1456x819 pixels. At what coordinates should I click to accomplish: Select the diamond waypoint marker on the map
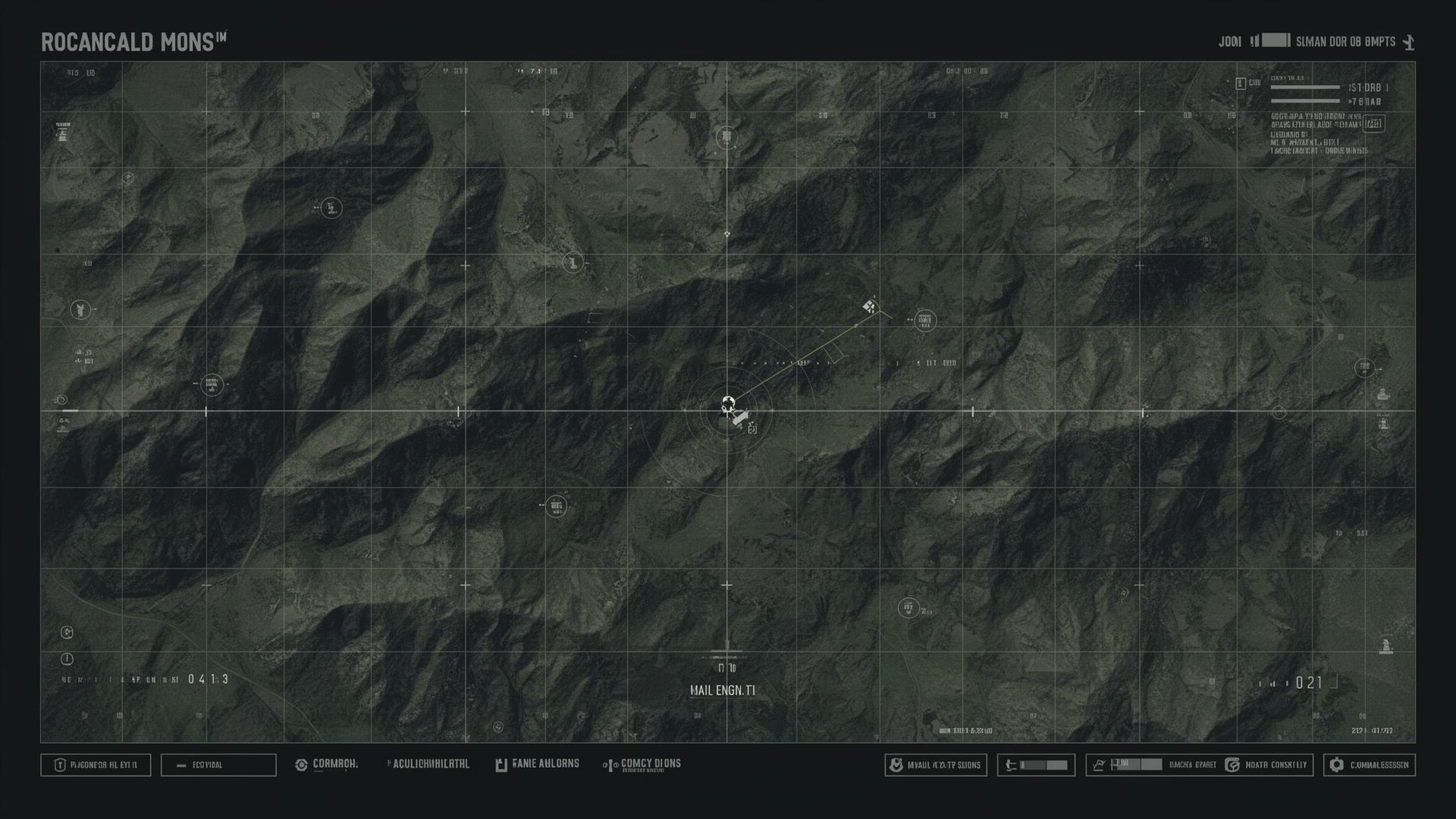point(869,306)
